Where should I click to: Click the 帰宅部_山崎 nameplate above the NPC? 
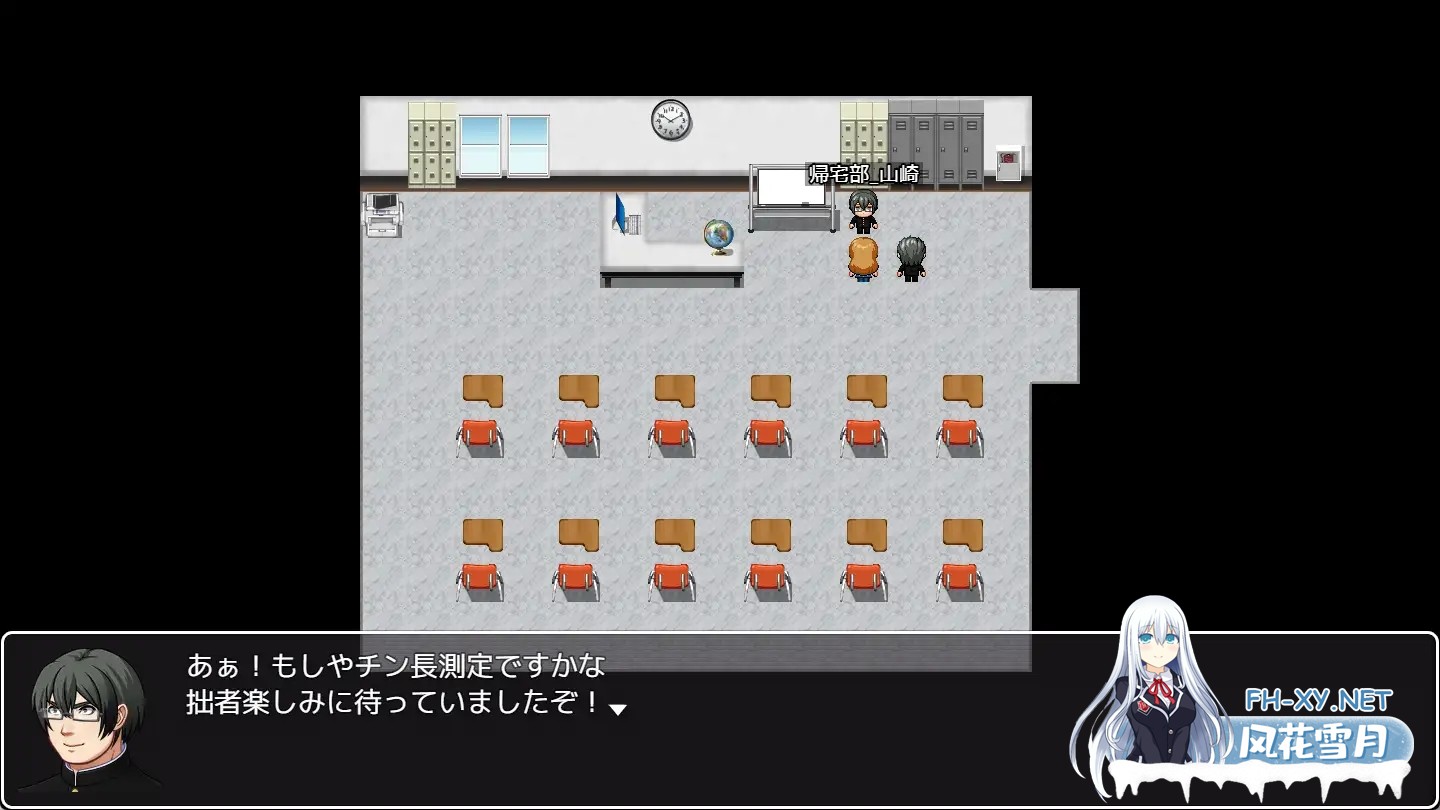[860, 172]
